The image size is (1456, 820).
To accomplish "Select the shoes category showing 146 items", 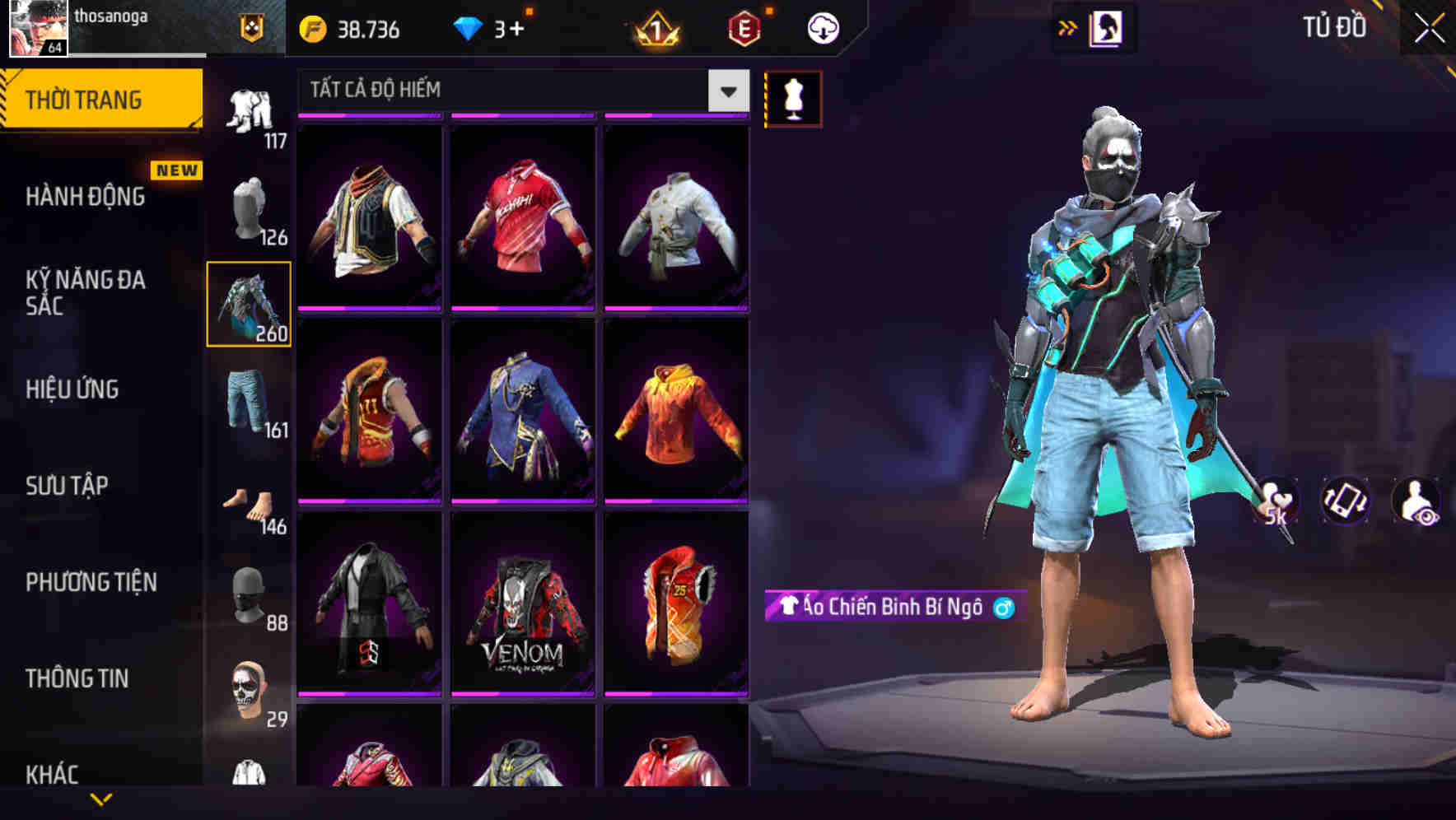I will pyautogui.click(x=249, y=502).
